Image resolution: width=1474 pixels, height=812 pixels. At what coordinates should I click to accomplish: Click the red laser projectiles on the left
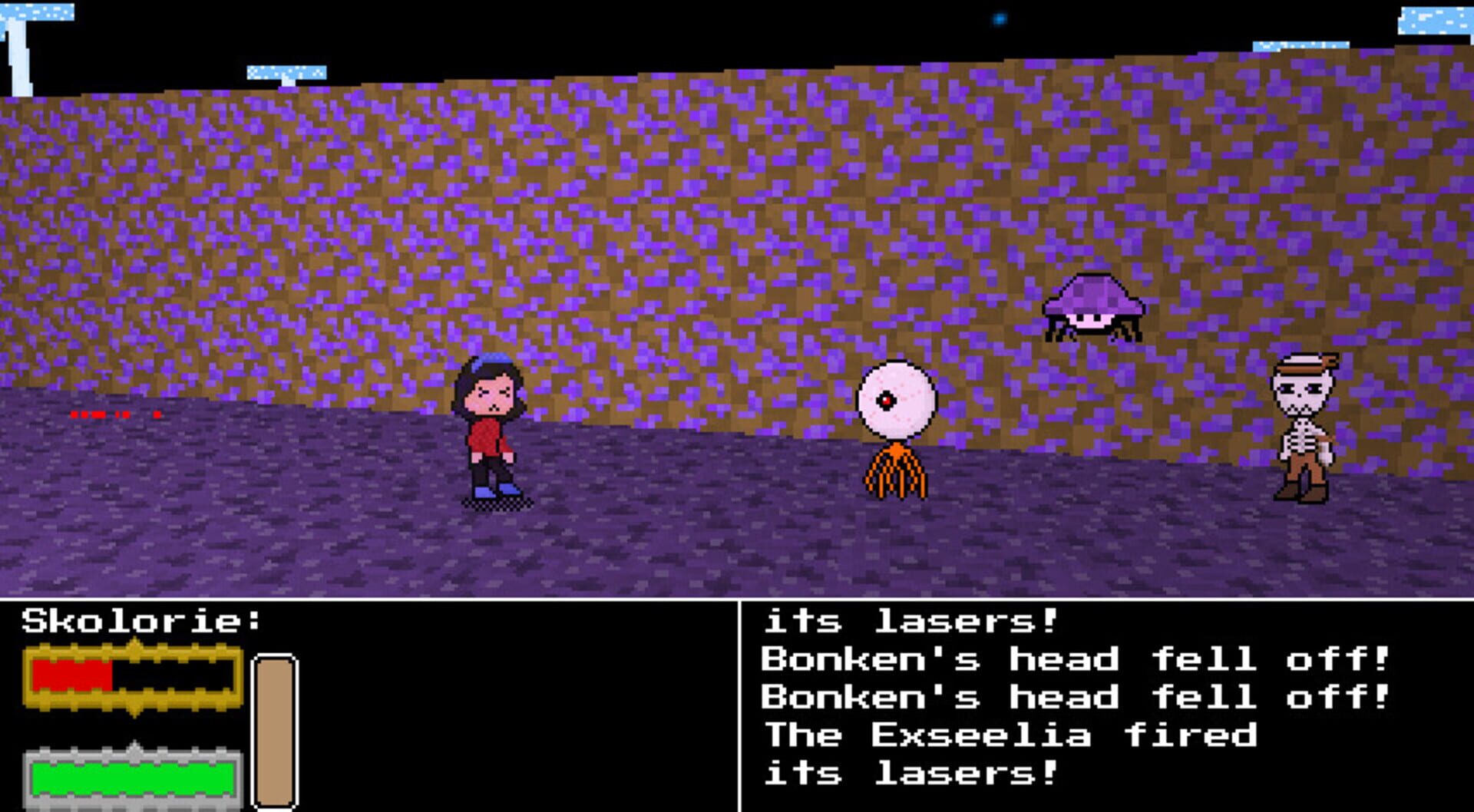click(100, 413)
